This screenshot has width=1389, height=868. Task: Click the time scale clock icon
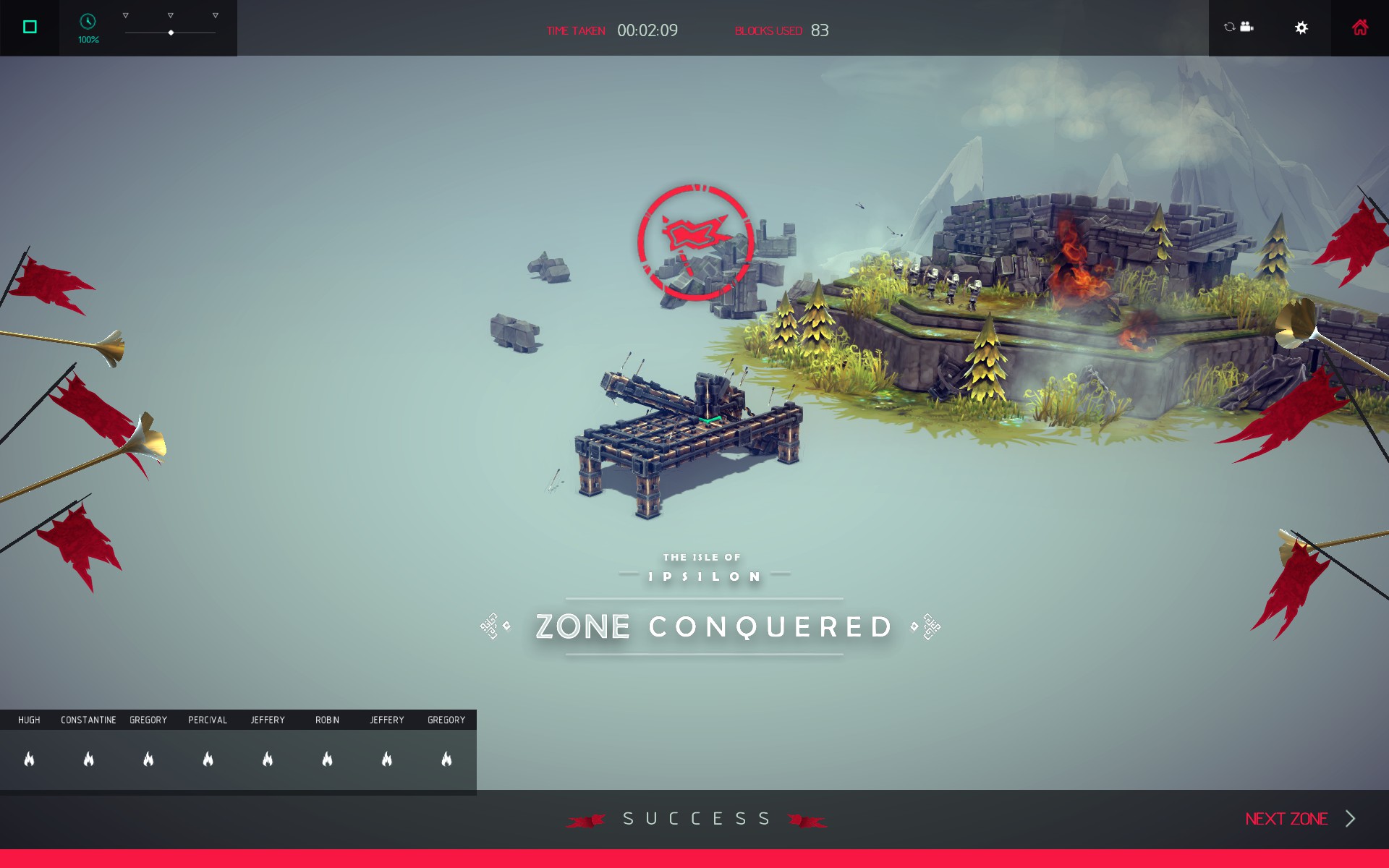point(88,22)
